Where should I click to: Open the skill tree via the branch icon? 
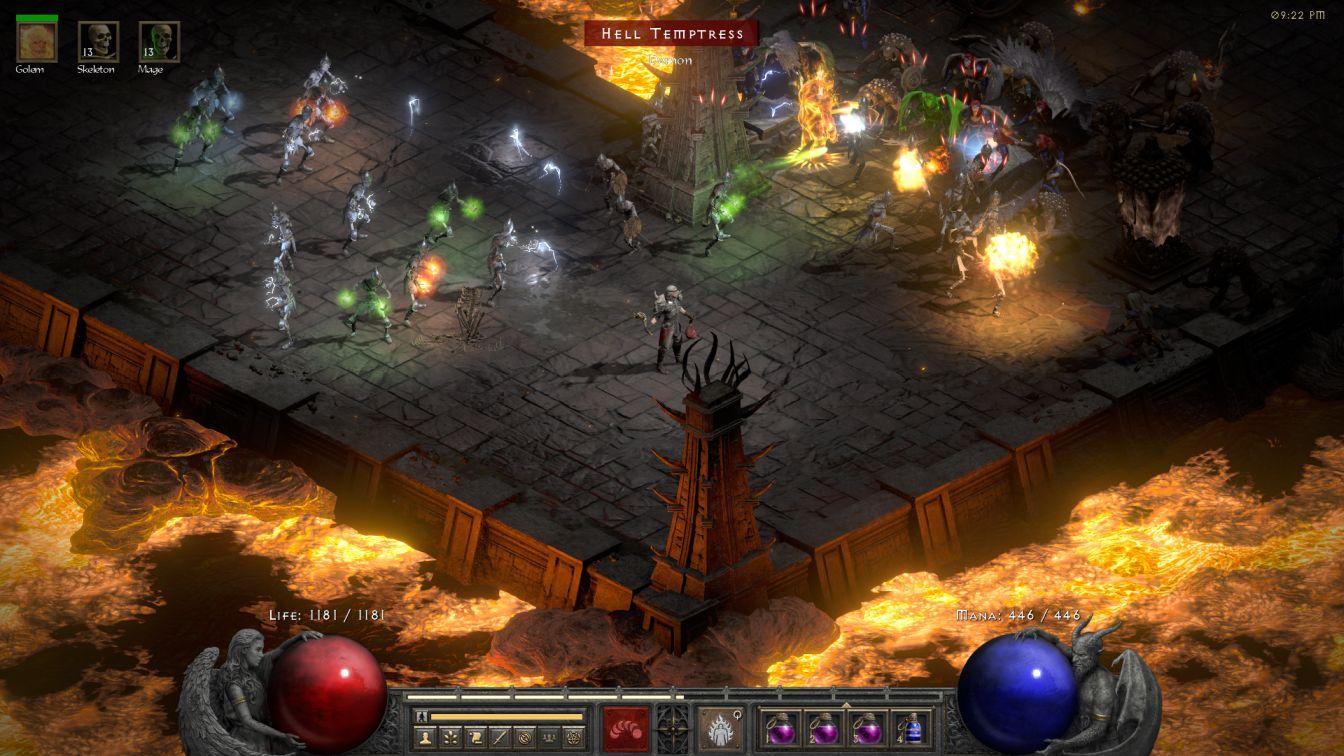point(450,738)
